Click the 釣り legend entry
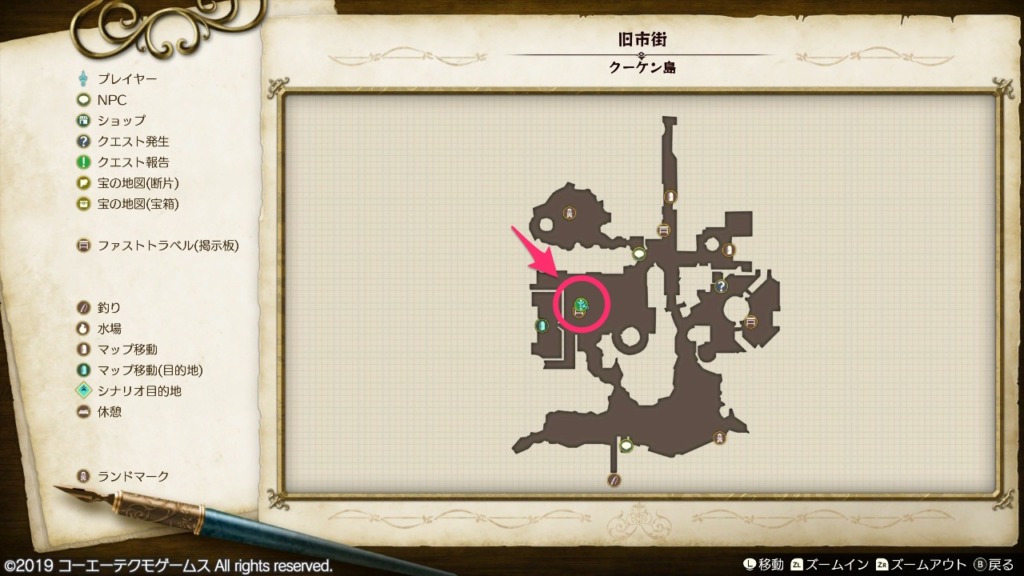The width and height of the screenshot is (1024, 576). pyautogui.click(x=108, y=307)
